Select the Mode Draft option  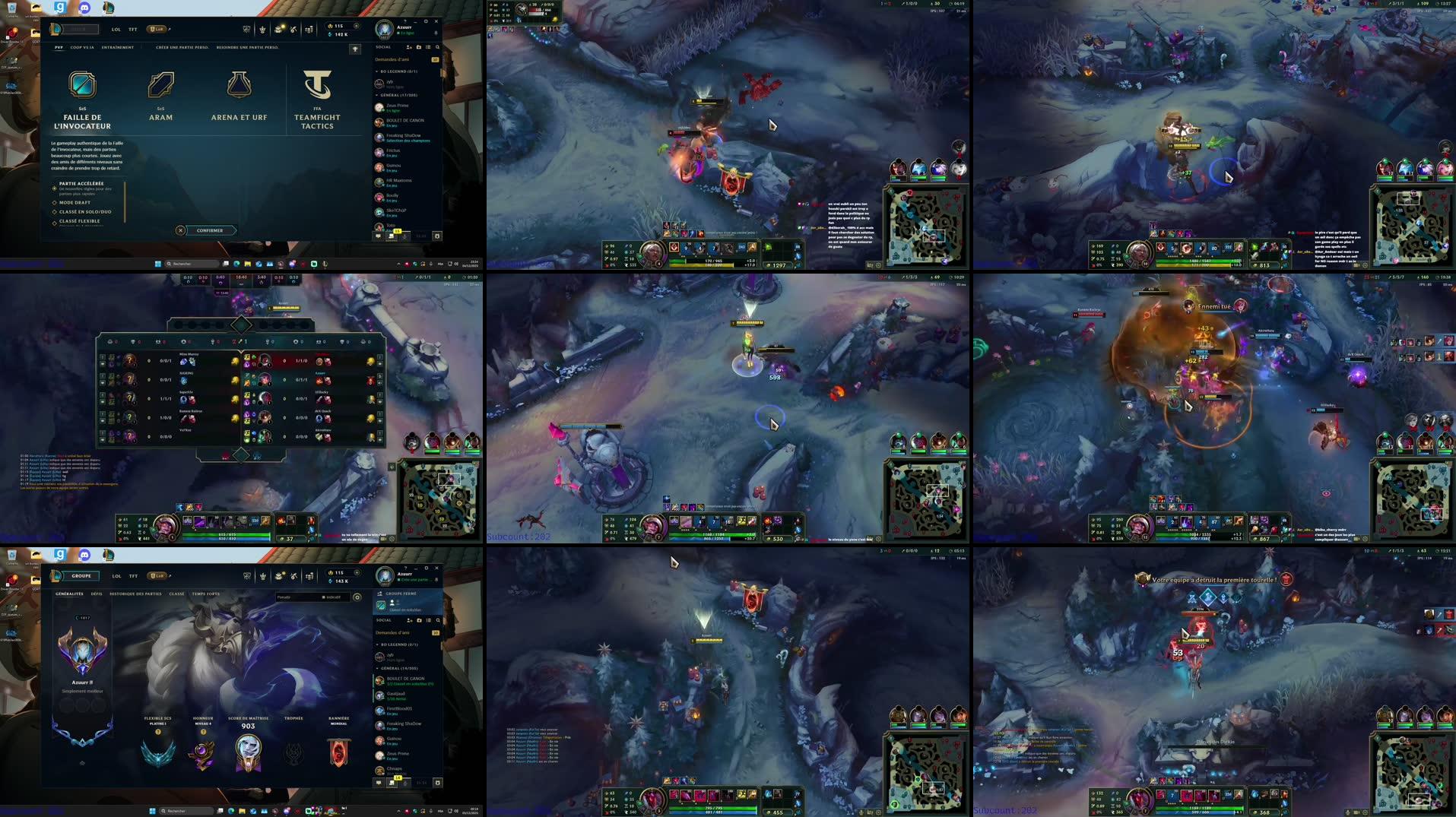pos(76,203)
